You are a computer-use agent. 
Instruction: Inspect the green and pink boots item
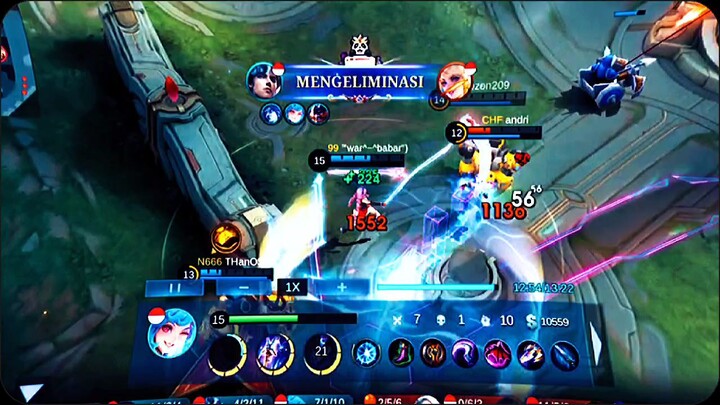[x=401, y=353]
